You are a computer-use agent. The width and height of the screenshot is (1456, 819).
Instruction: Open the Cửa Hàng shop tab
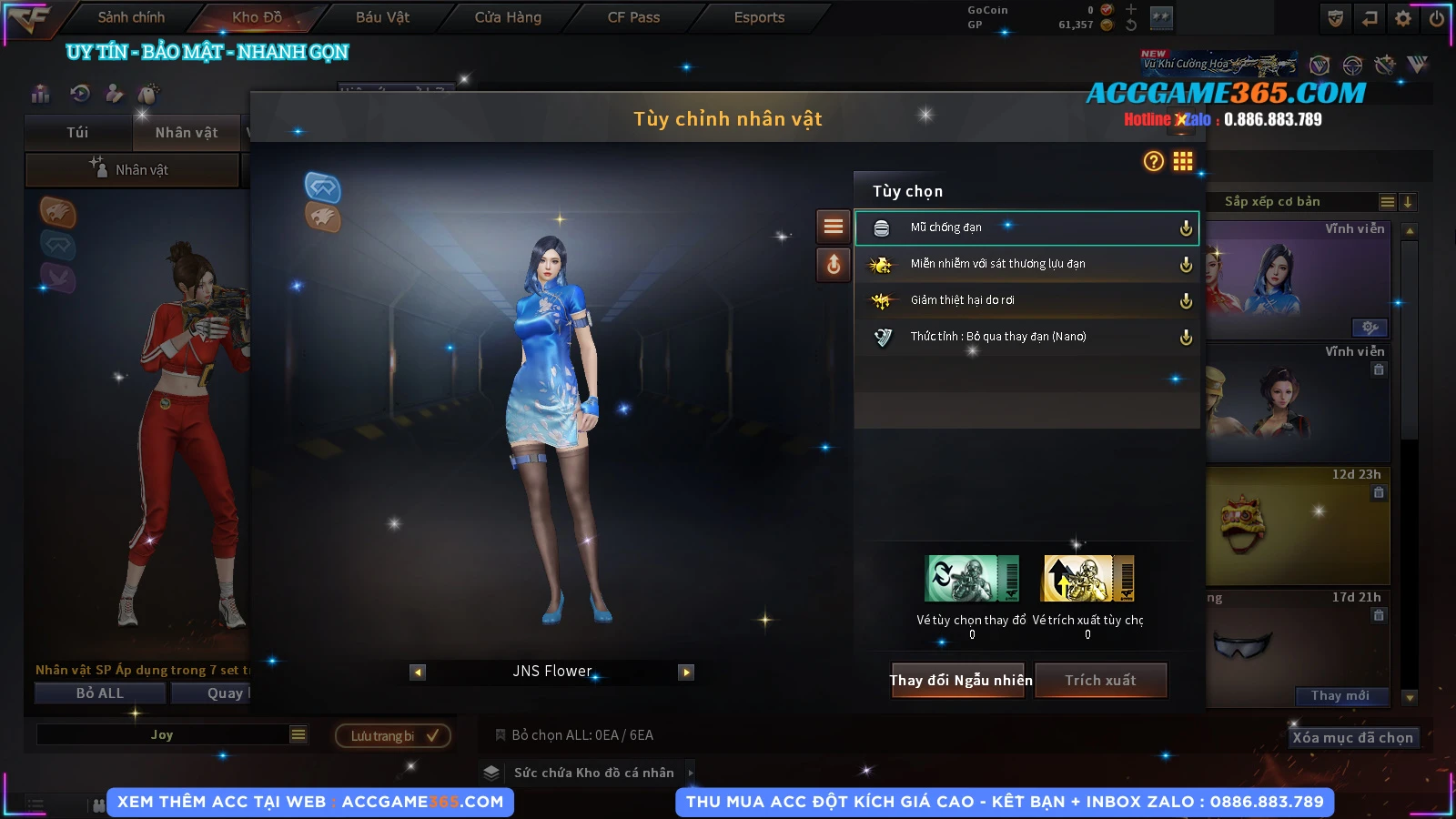508,17
